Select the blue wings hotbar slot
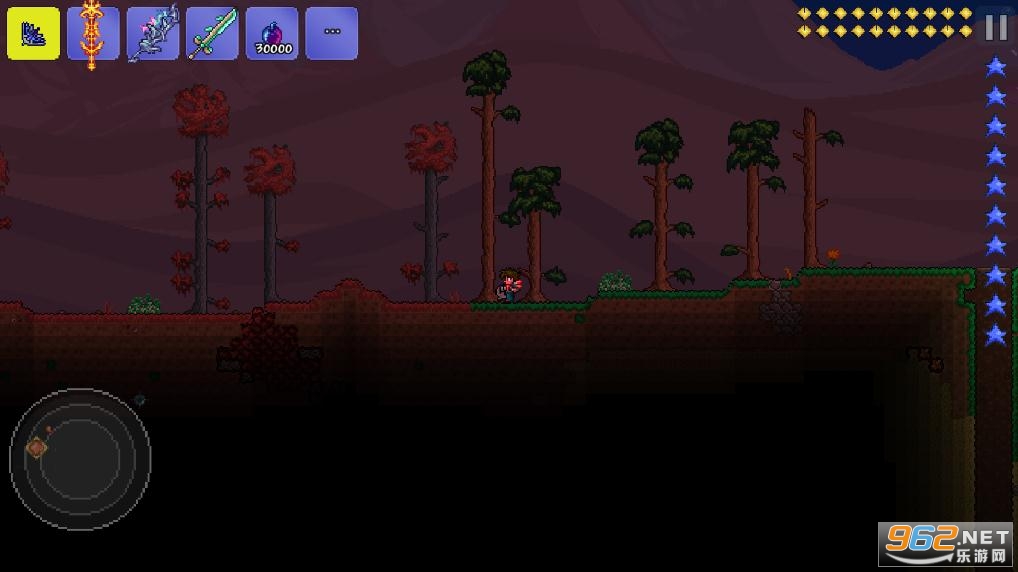The image size is (1018, 572). pyautogui.click(x=33, y=33)
